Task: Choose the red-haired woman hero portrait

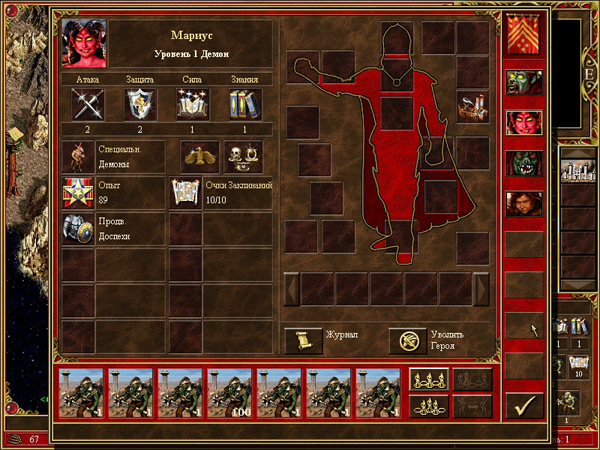Action: click(524, 204)
